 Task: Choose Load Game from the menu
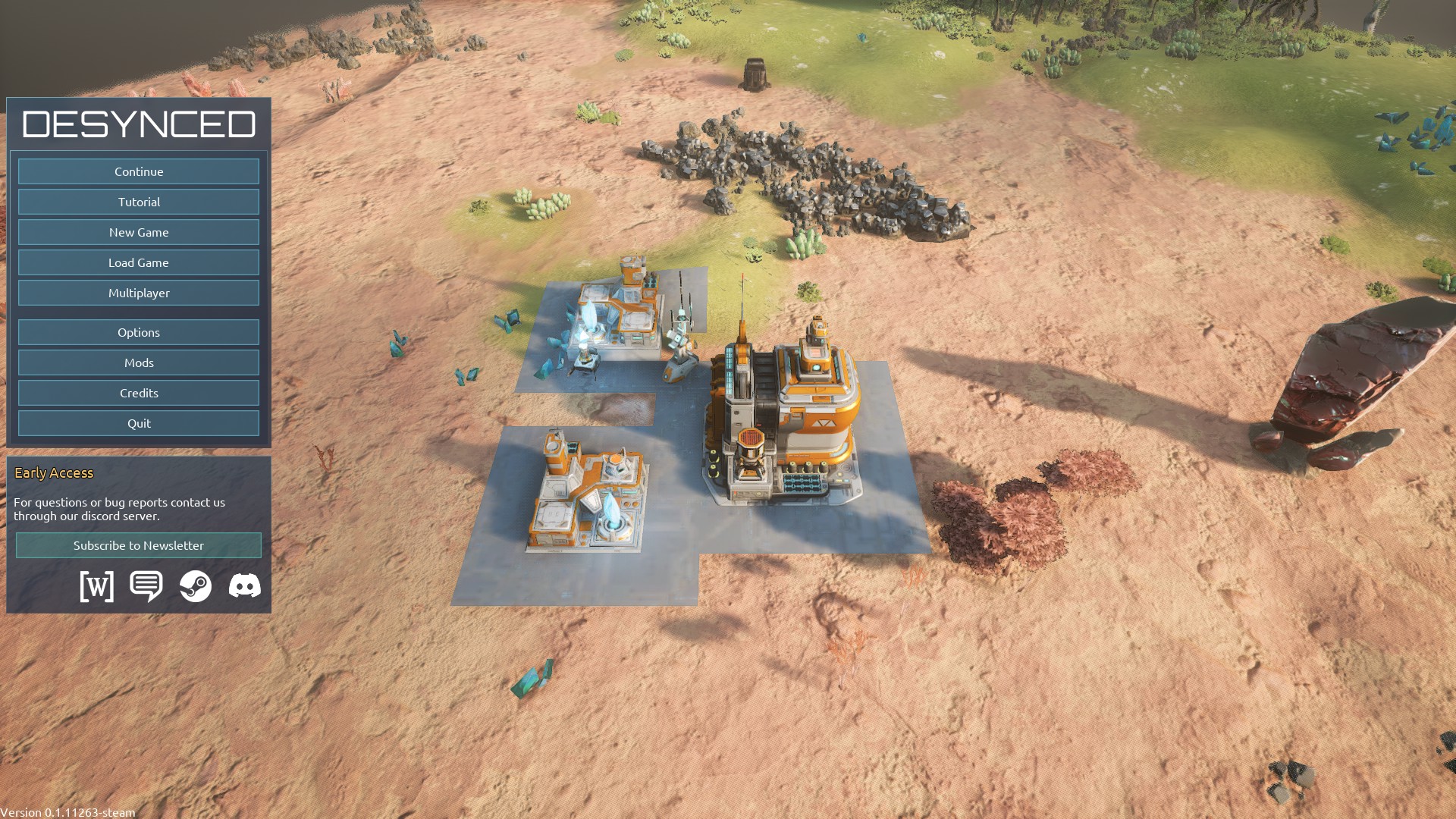pos(139,262)
